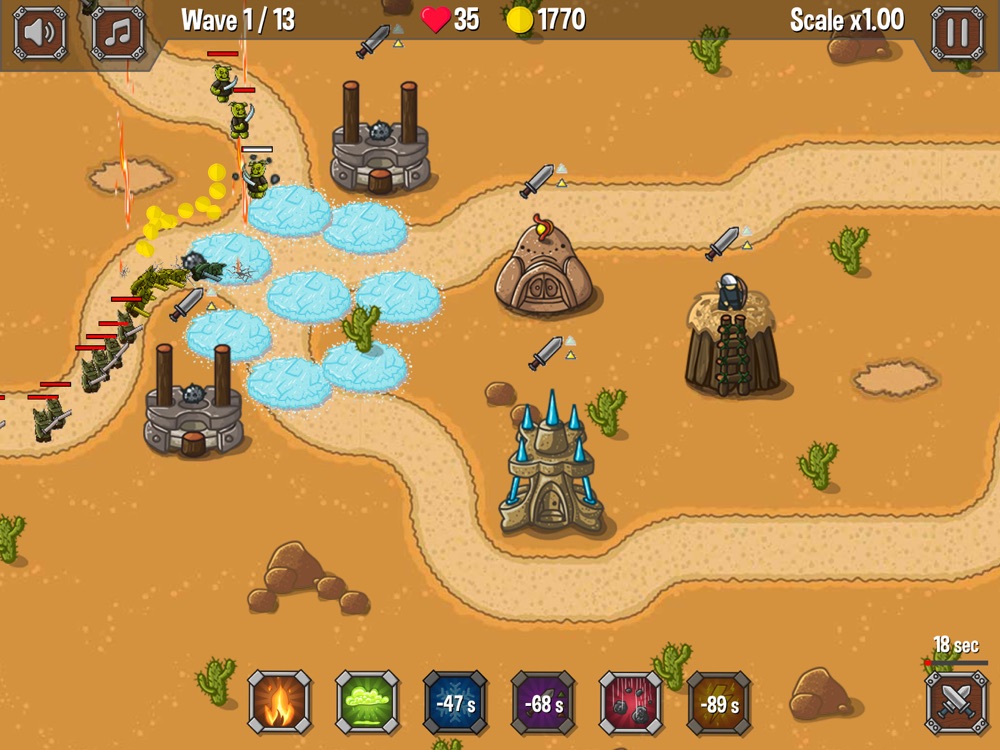Cast the meteor shower ability
The image size is (1000, 750).
pos(631,703)
